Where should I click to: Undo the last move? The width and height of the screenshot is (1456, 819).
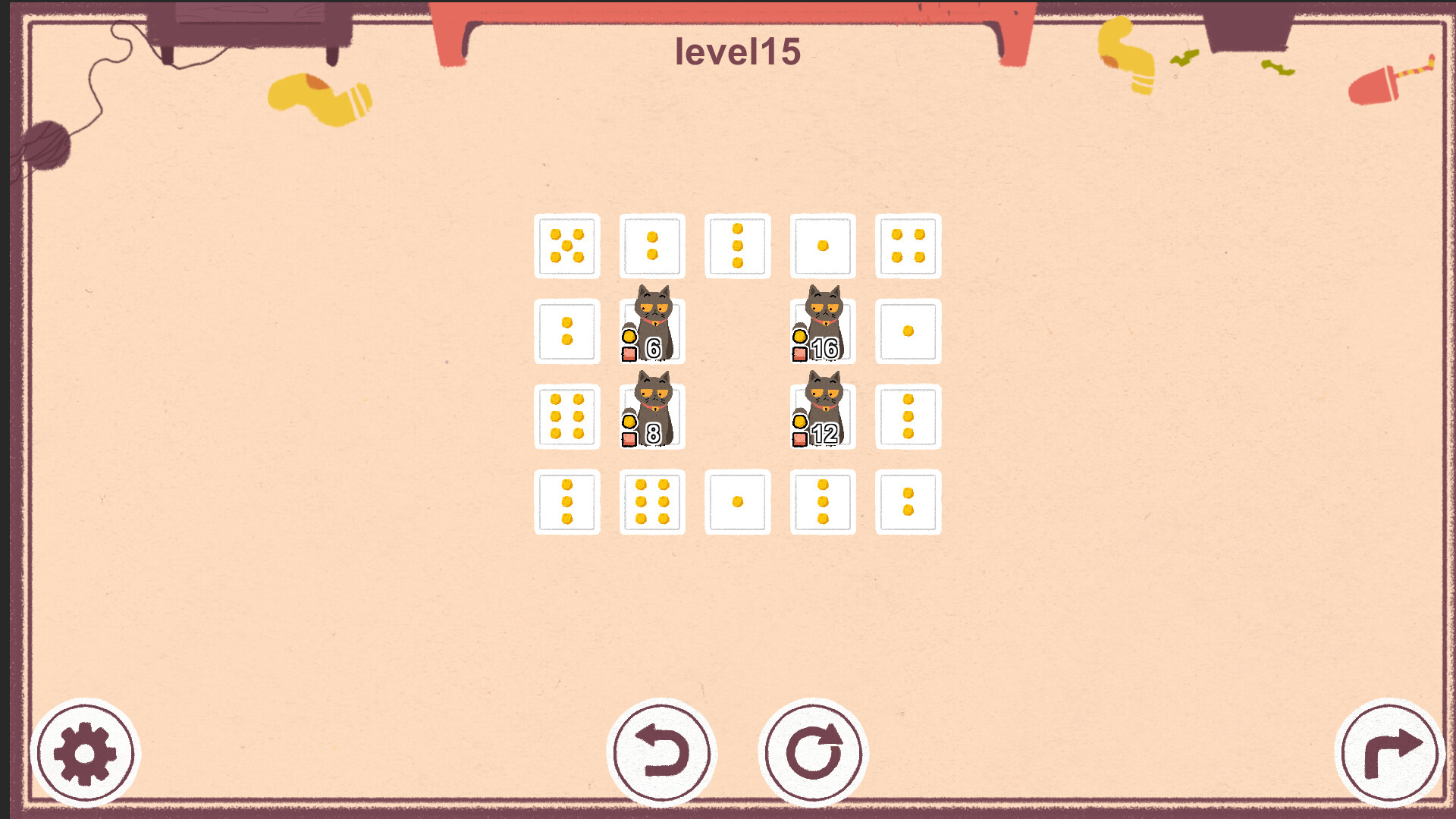pos(662,751)
